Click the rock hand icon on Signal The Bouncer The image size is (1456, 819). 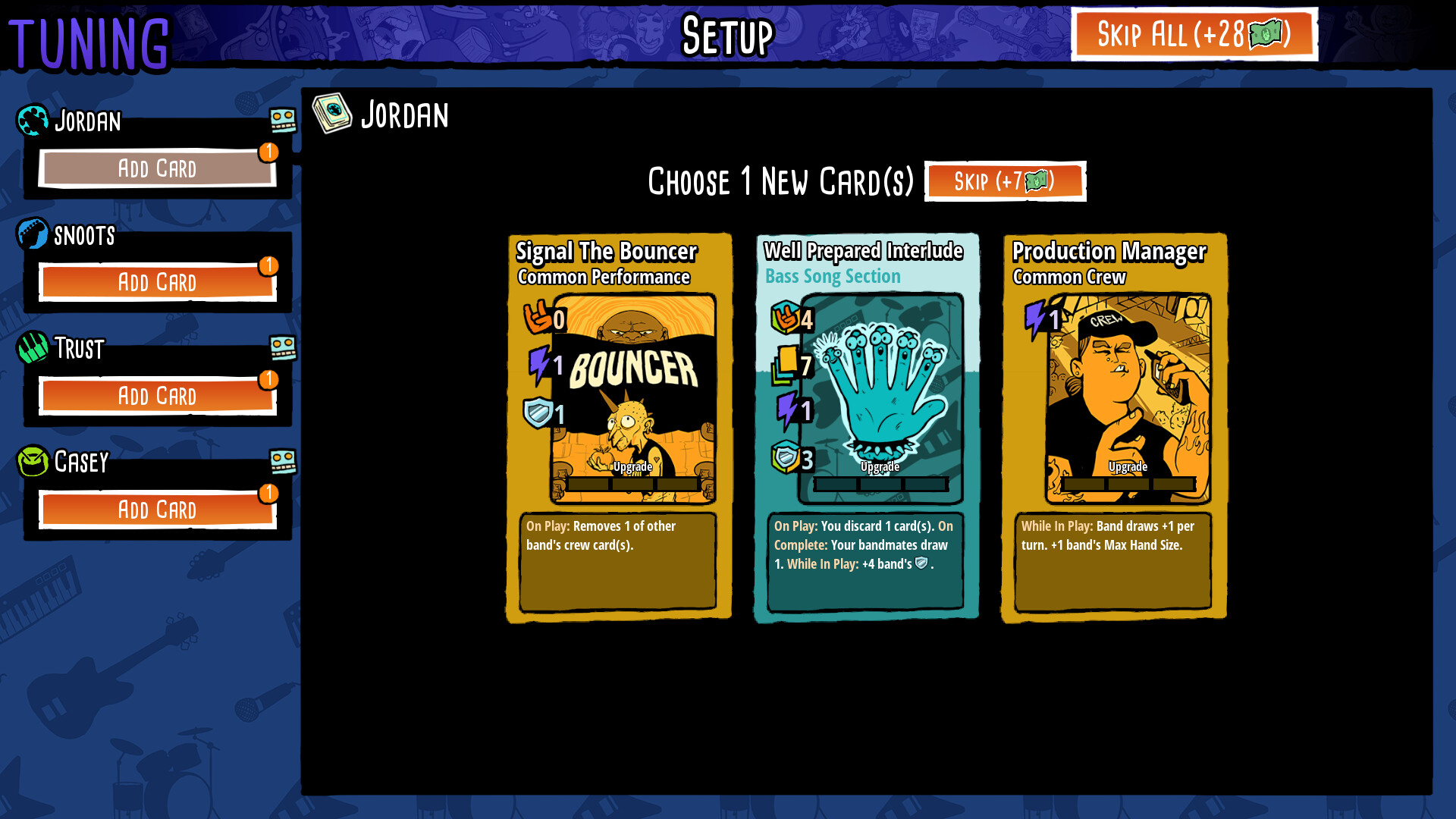point(535,318)
